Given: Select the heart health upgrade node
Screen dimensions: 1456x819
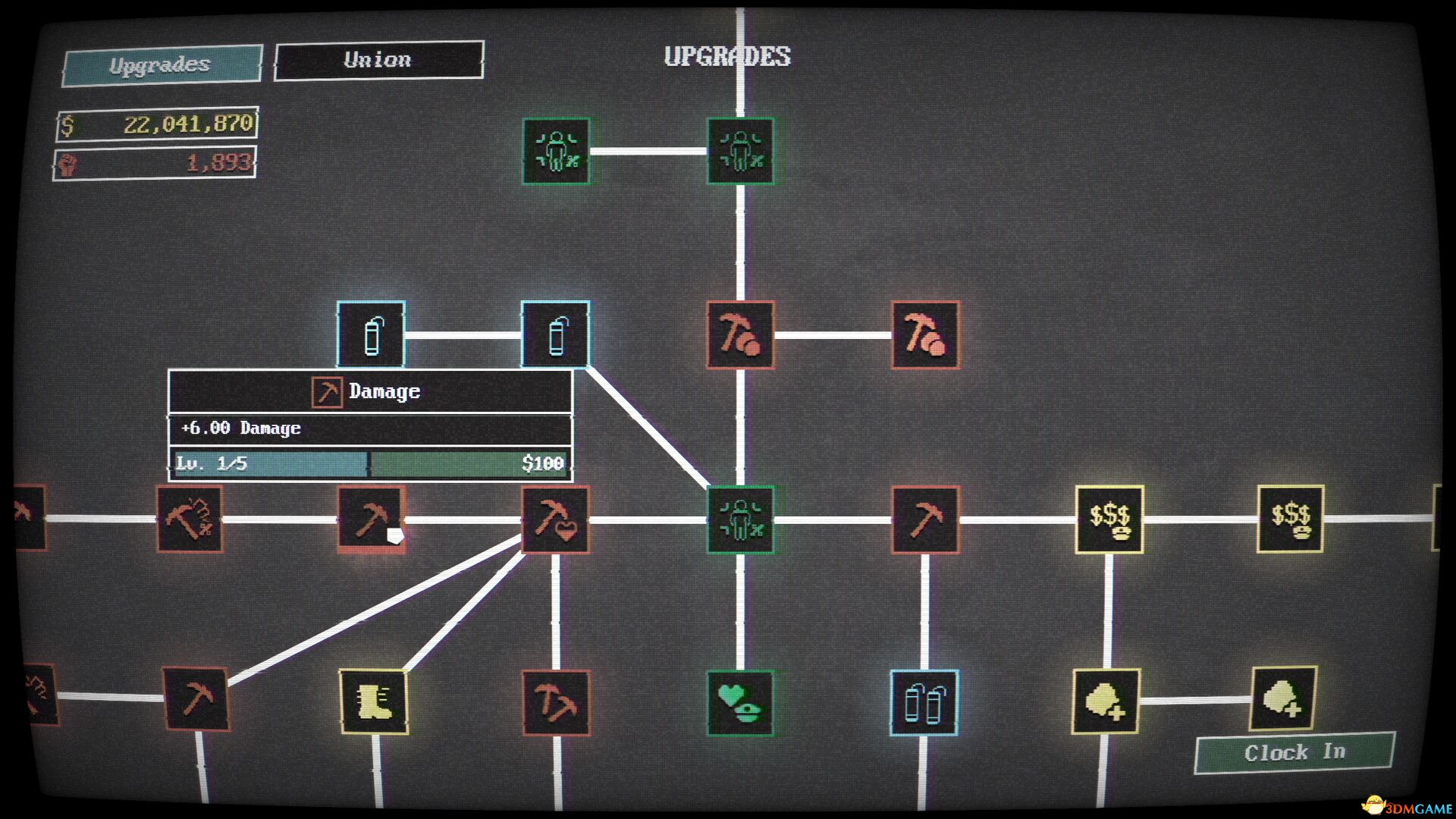Looking at the screenshot, I should coord(741,704).
